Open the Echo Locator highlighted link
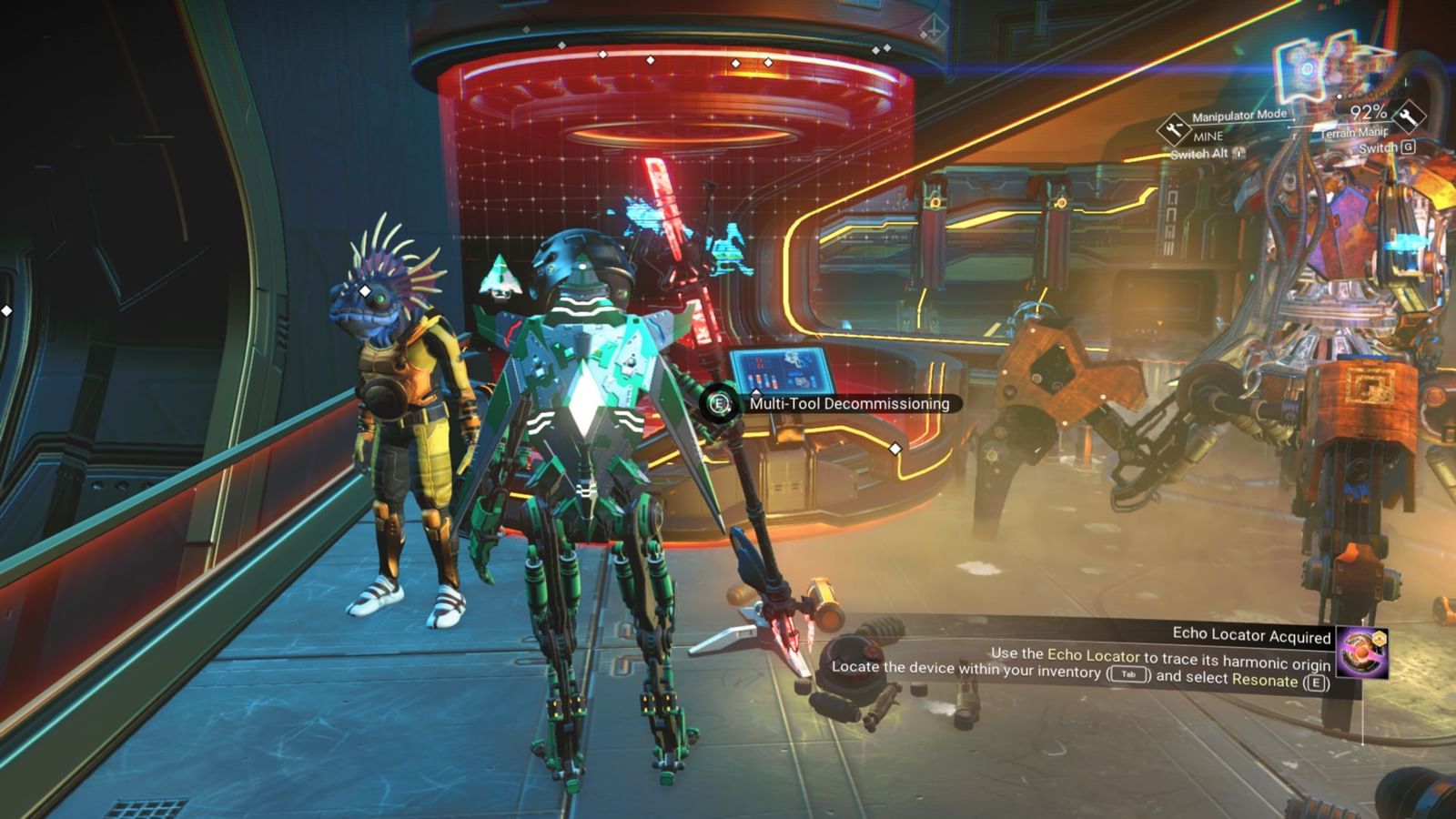1456x819 pixels. (x=1092, y=654)
